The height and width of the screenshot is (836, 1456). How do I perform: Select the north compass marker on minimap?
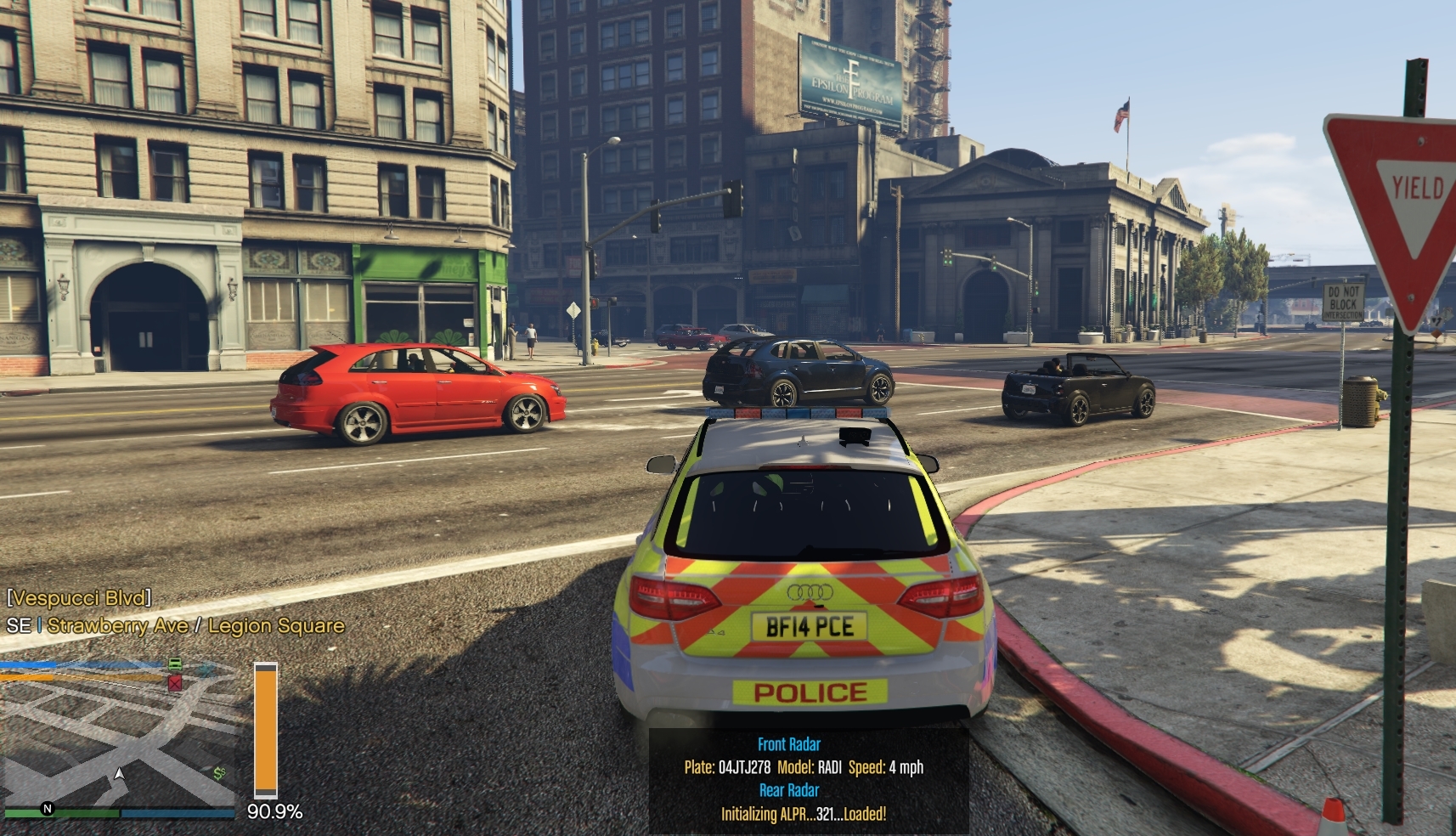tap(48, 809)
